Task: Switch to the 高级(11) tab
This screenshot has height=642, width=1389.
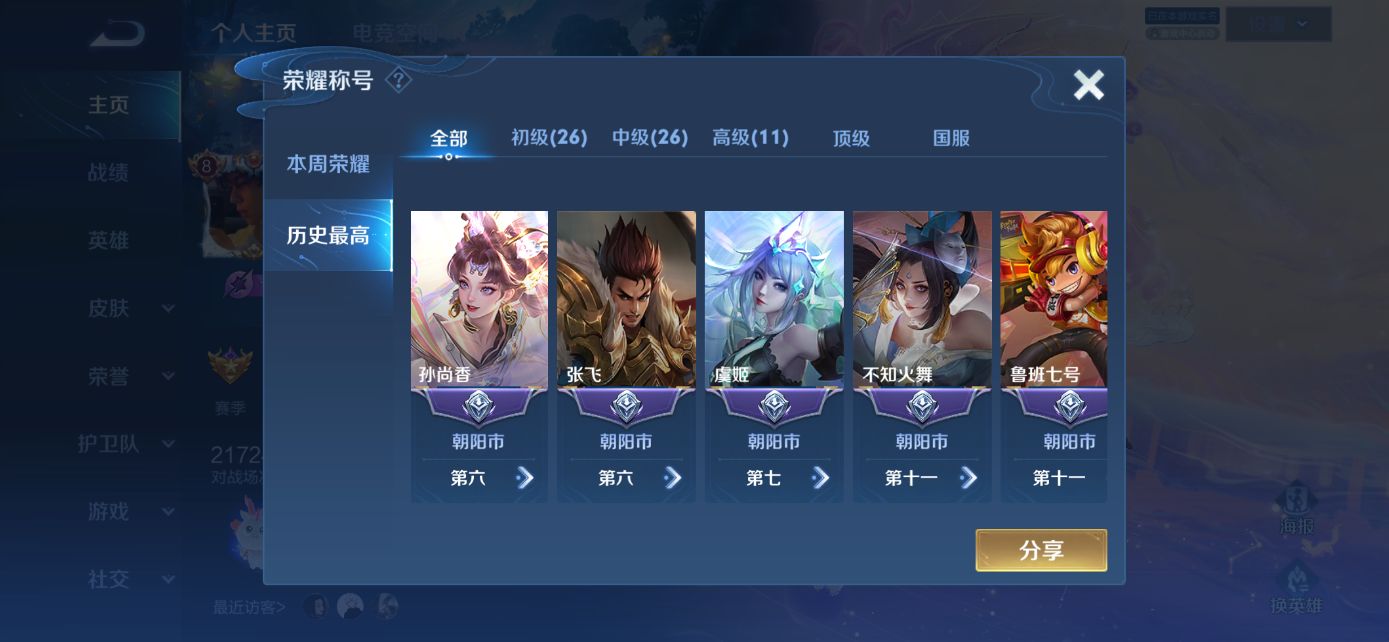Action: click(x=750, y=138)
